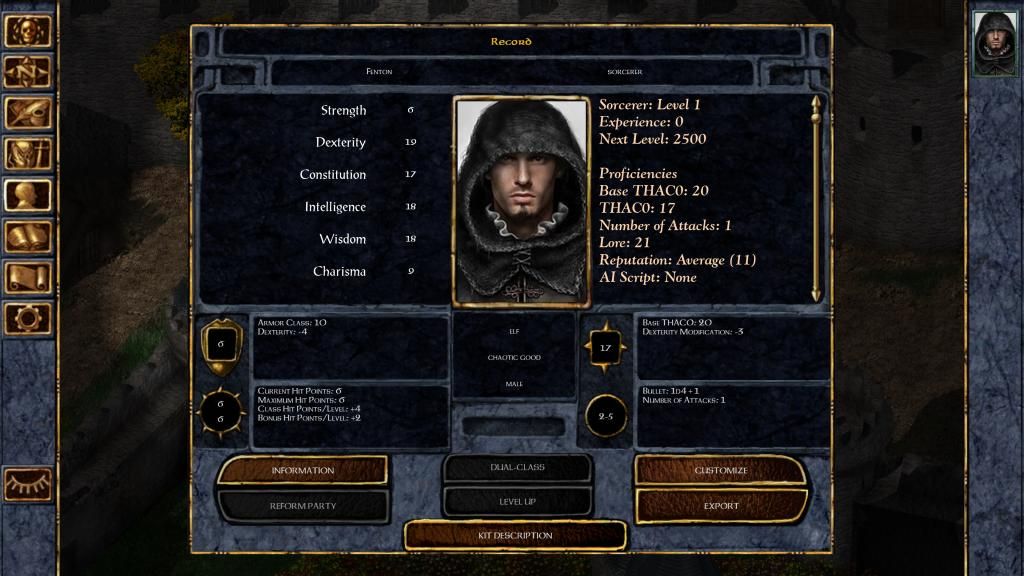Viewport: 1024px width, 576px height.
Task: Open game options with the gear icon
Action: 27,318
